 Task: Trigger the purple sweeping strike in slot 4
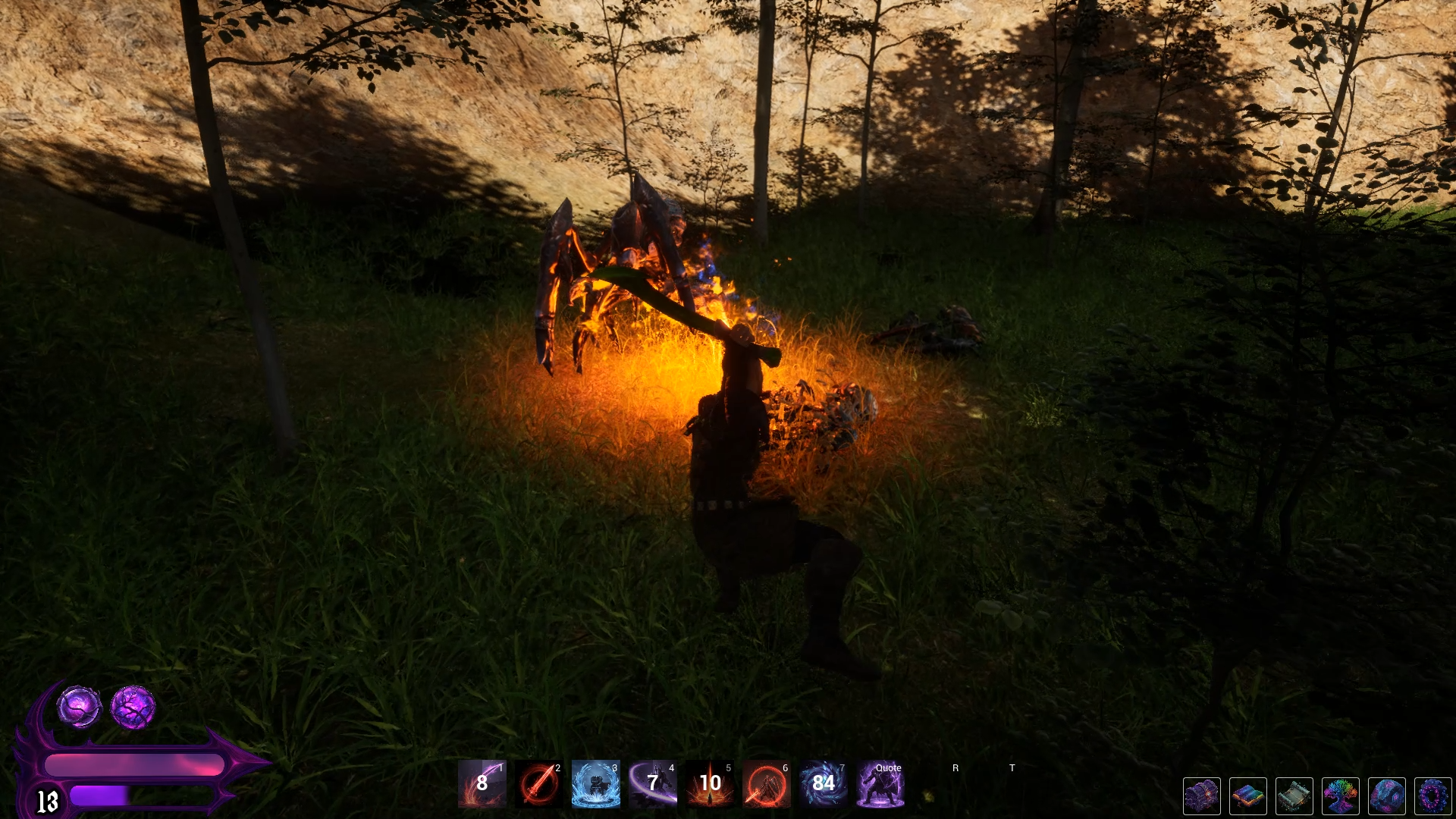coord(653,783)
